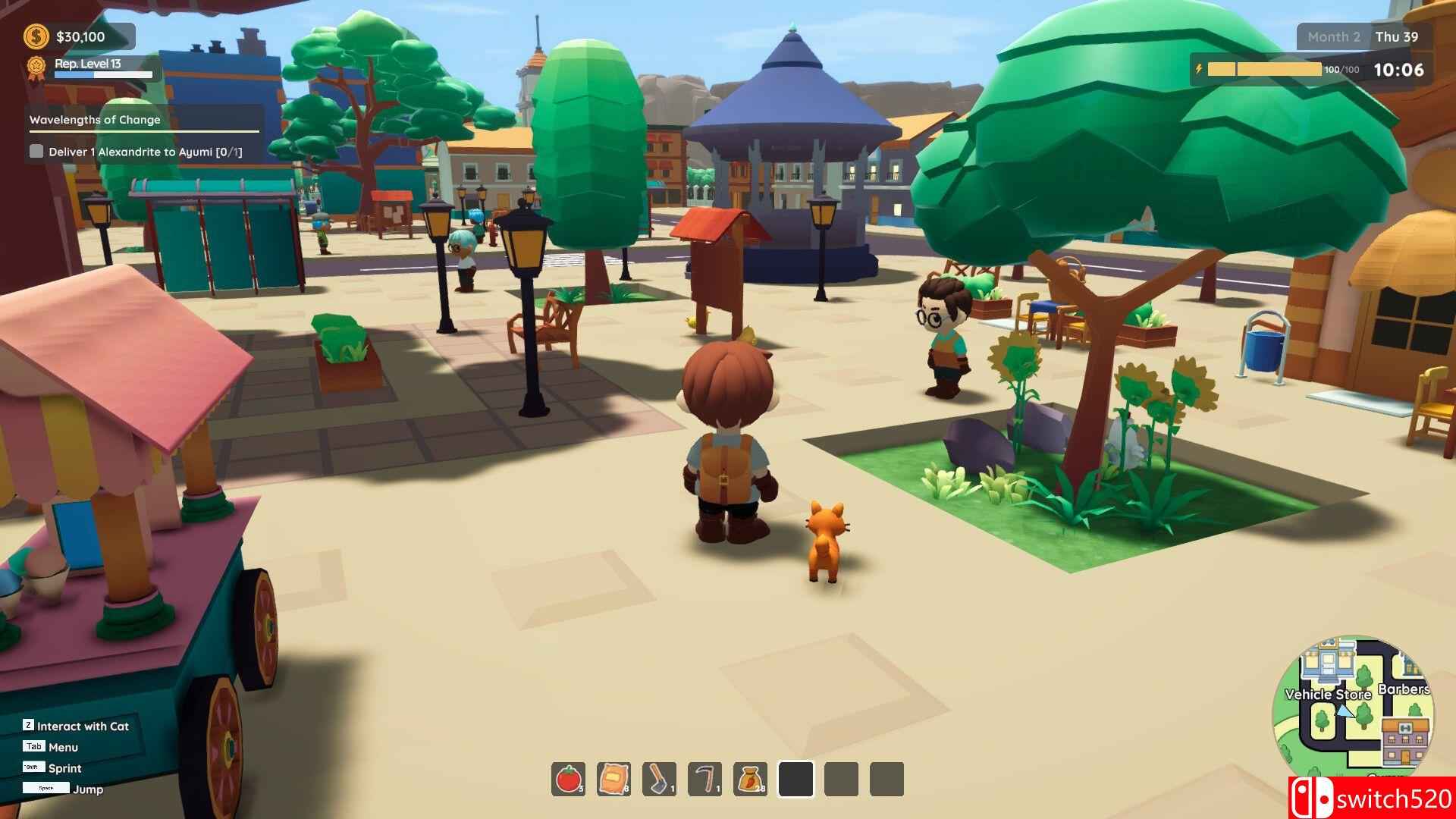The height and width of the screenshot is (819, 1456).
Task: Open the Wavelengths of Change quest tracker
Action: (96, 120)
